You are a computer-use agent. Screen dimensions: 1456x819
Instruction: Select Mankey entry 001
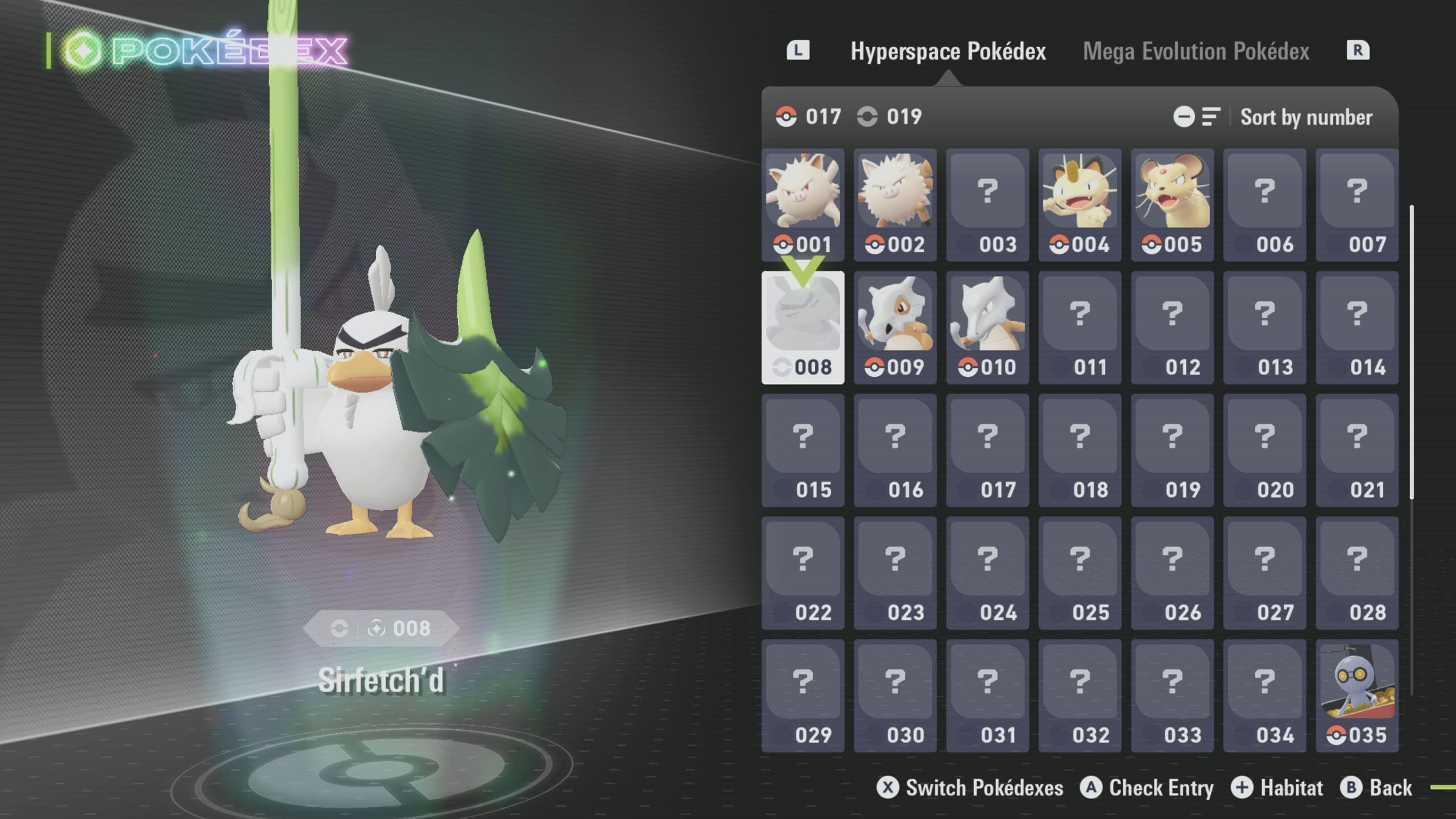click(x=803, y=205)
